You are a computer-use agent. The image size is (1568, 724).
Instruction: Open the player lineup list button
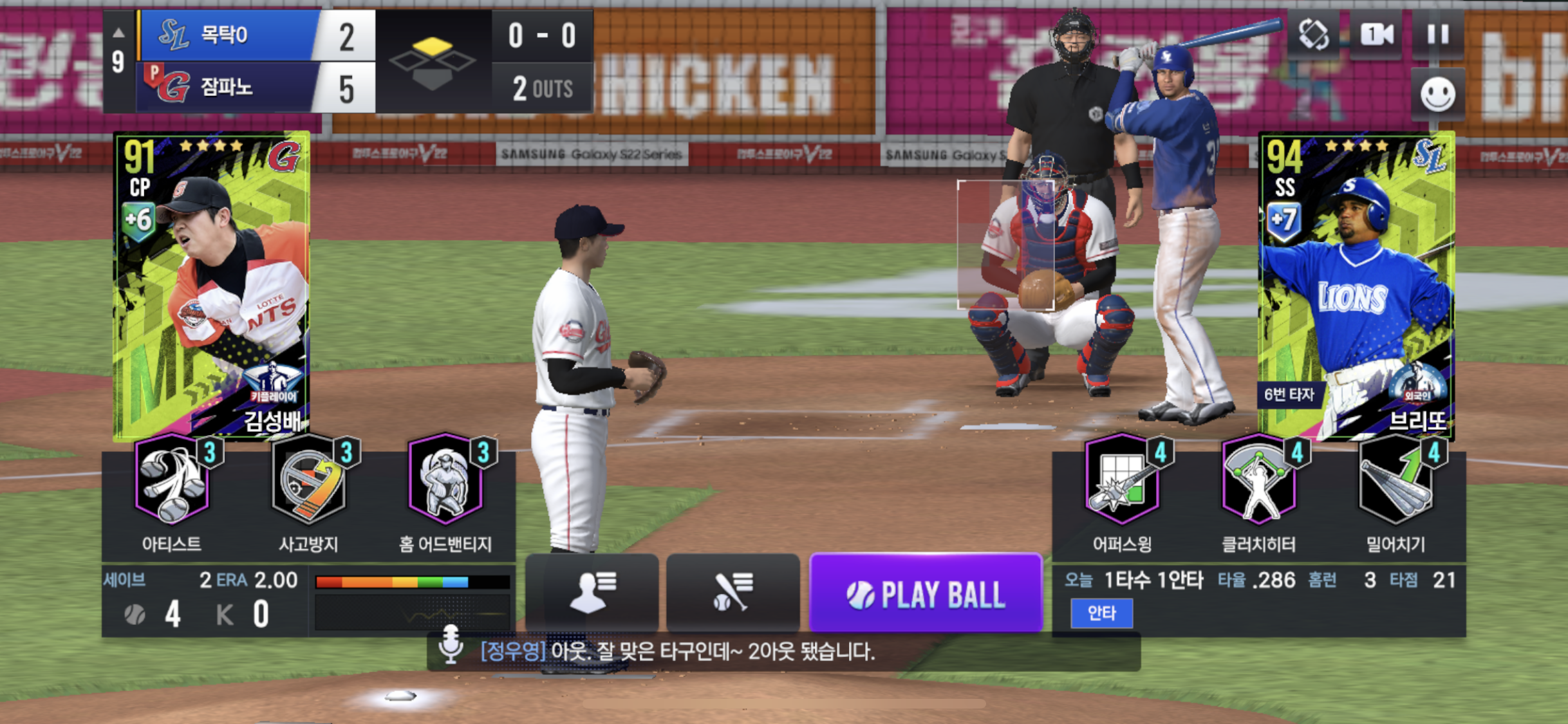point(592,591)
